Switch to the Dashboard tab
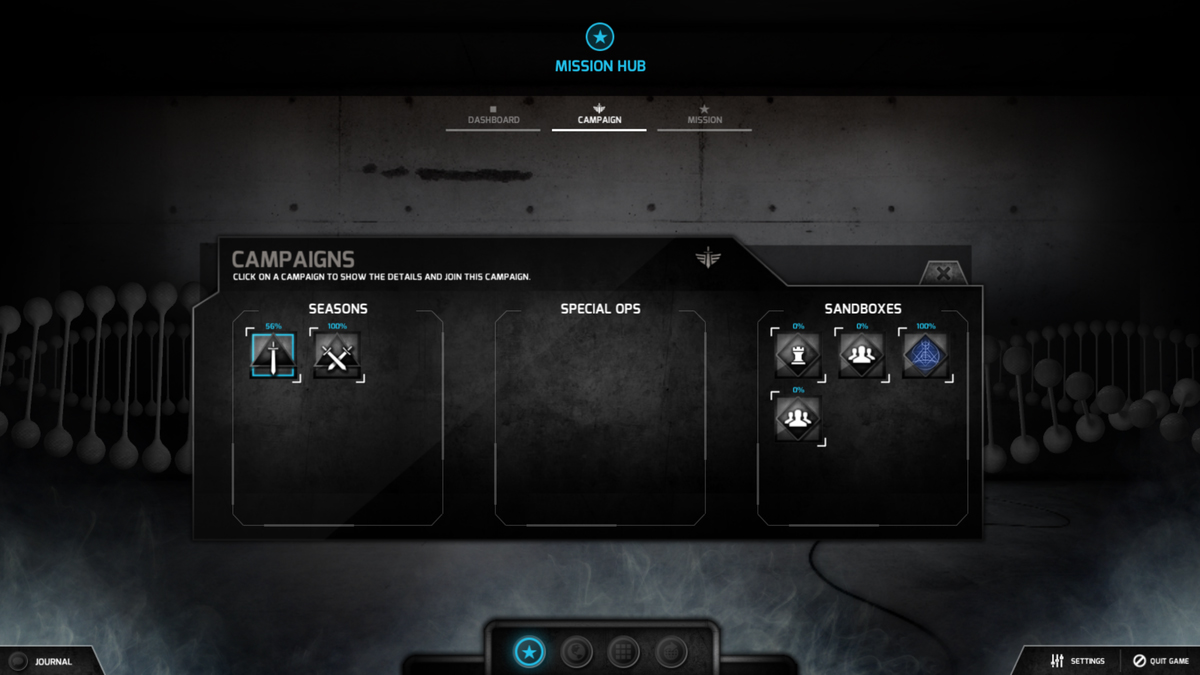 click(493, 116)
